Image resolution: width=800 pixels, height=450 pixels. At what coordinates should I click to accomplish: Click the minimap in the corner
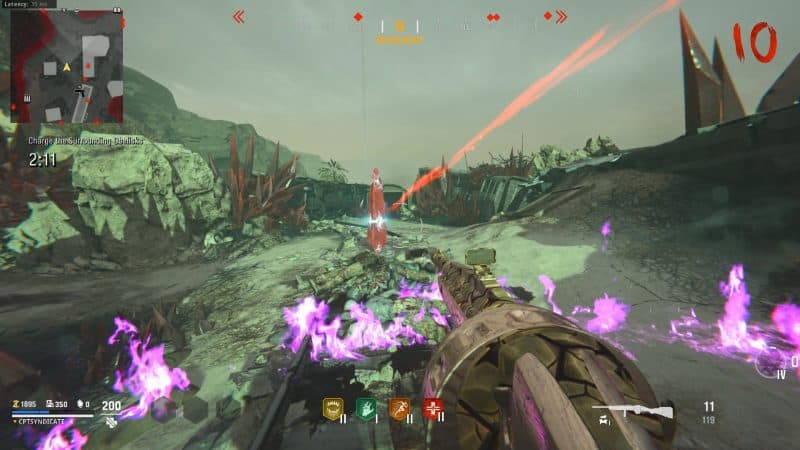[x=66, y=66]
